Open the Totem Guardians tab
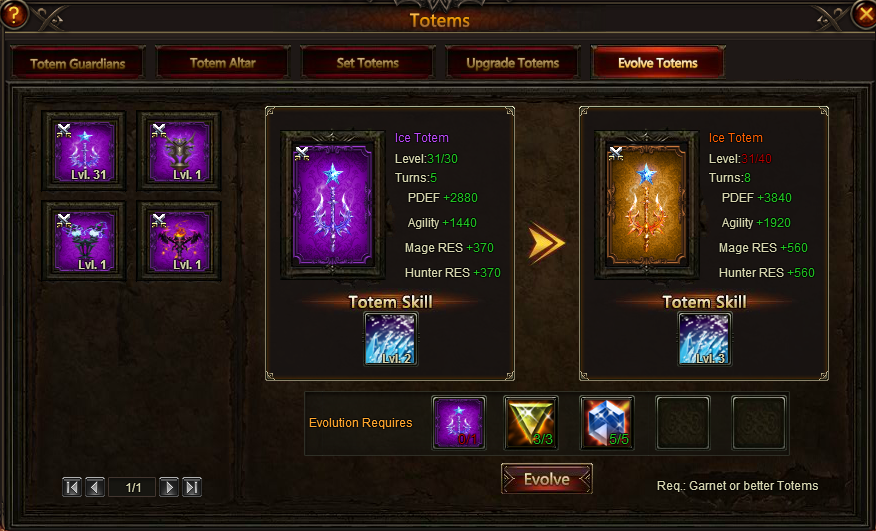 (x=77, y=63)
